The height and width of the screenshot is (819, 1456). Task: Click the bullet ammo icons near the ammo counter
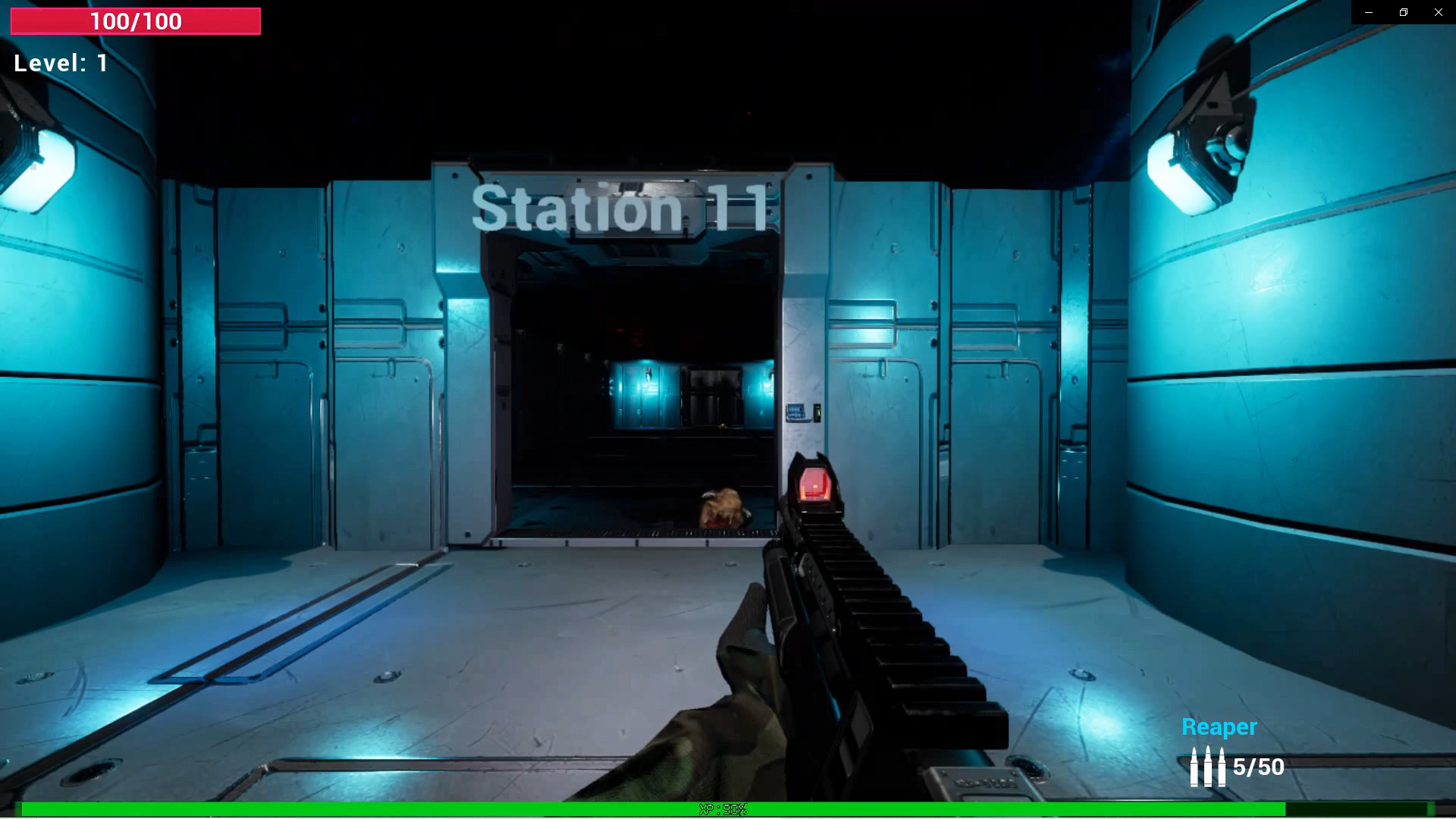(1207, 766)
